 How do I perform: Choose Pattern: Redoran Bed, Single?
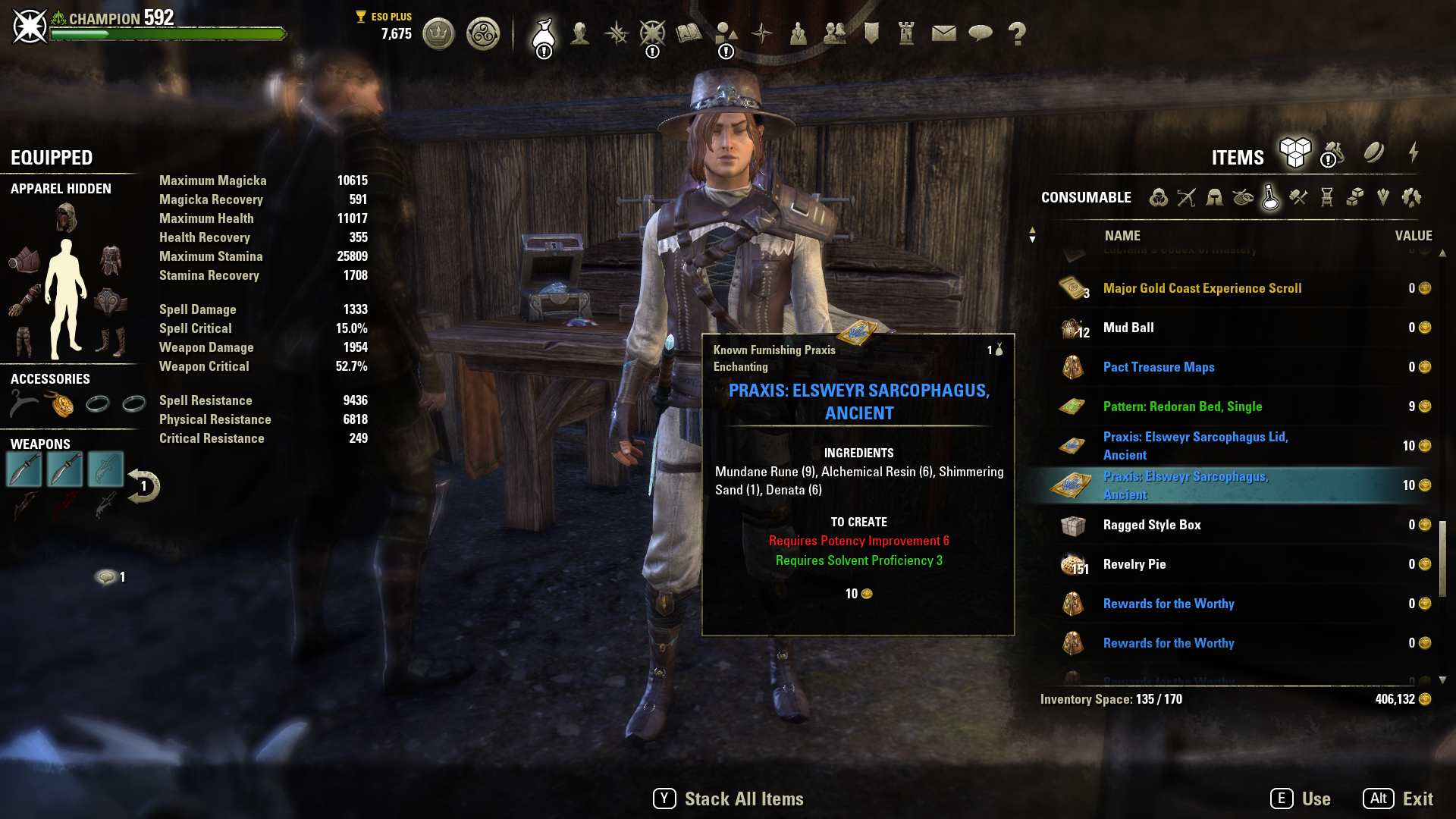(x=1182, y=406)
